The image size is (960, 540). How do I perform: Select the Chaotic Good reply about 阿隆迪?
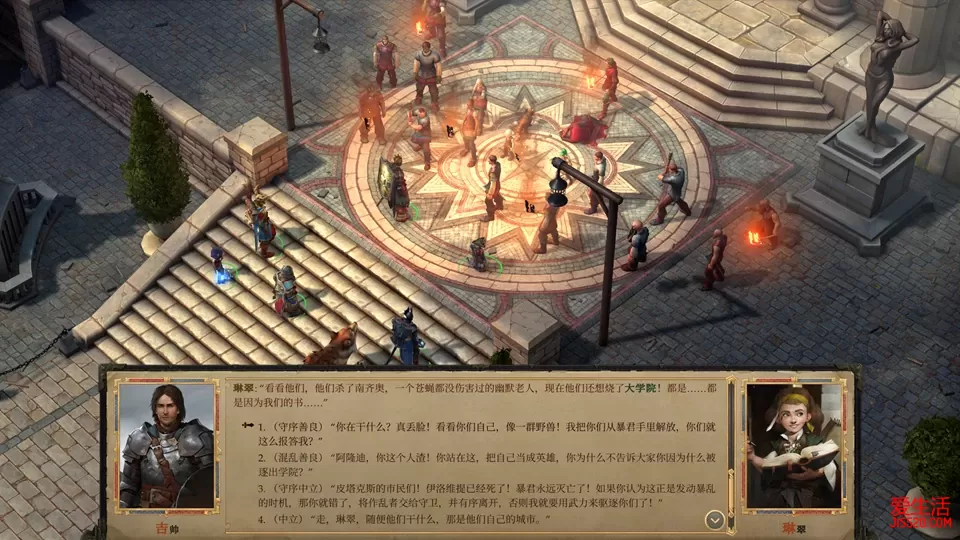coord(470,463)
